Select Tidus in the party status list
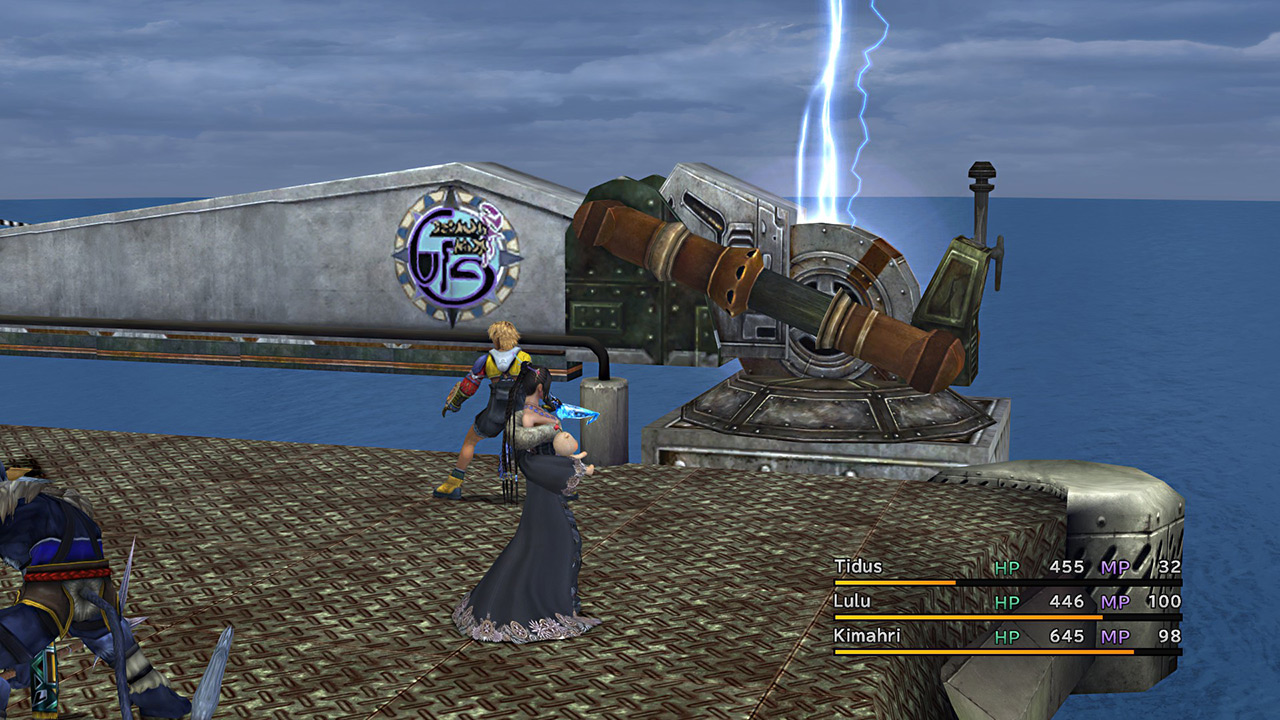Viewport: 1280px width, 720px height. click(x=858, y=567)
